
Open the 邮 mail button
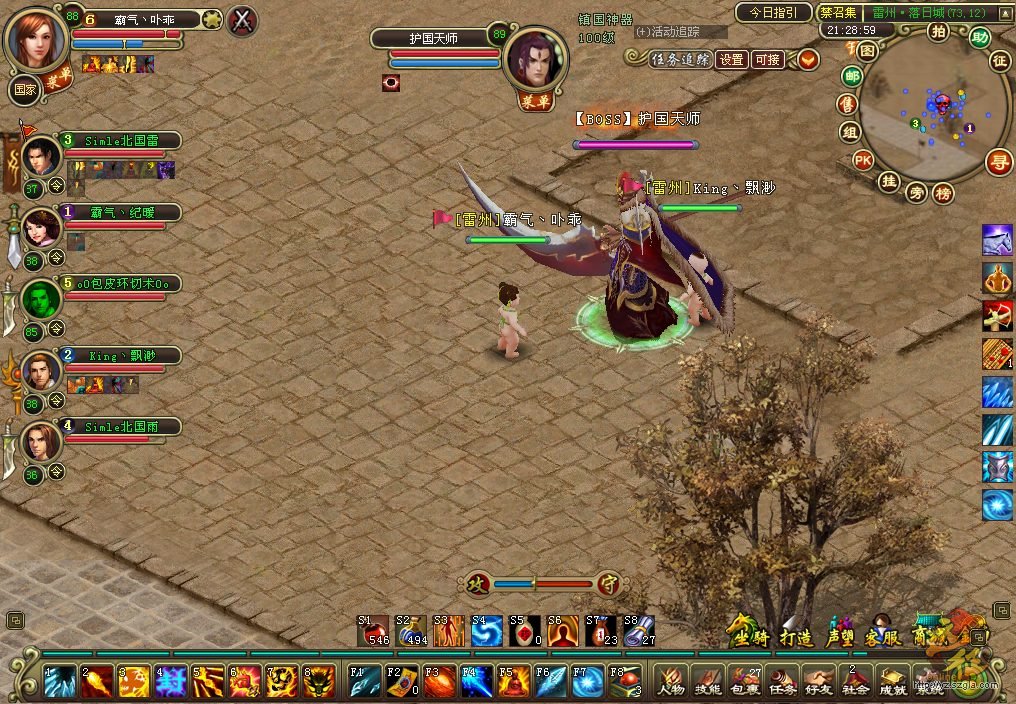point(852,77)
